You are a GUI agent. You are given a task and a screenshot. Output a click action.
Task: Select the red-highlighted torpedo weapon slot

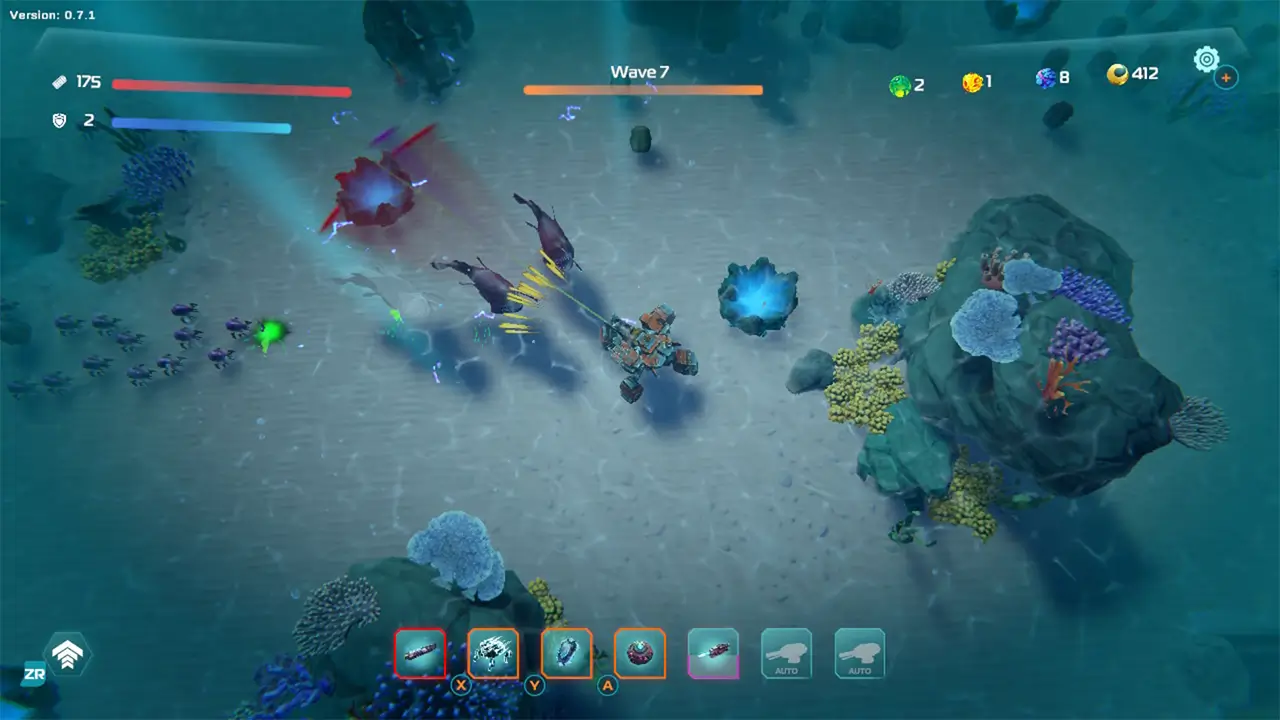pos(420,653)
